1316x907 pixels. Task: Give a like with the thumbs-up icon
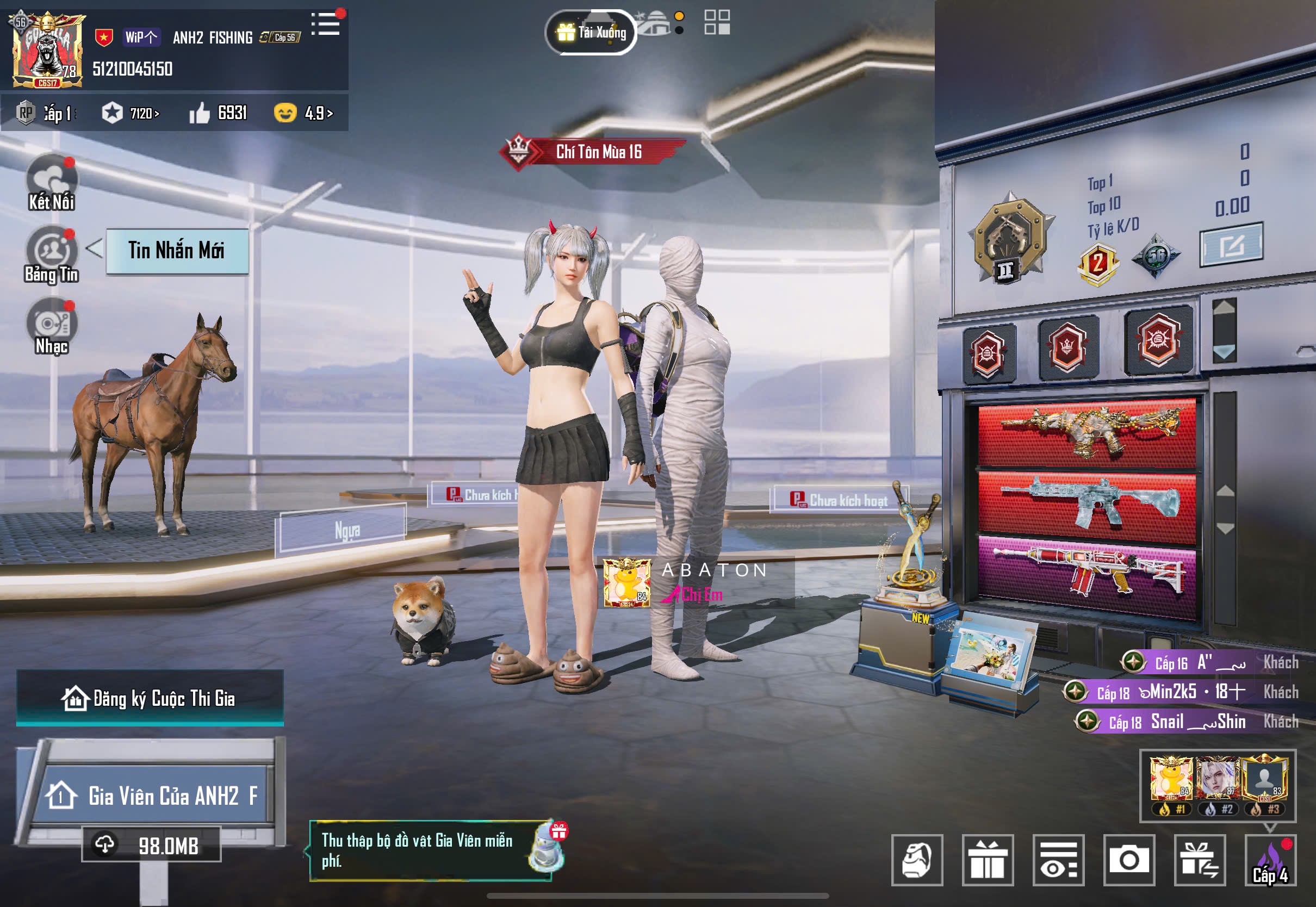point(200,113)
